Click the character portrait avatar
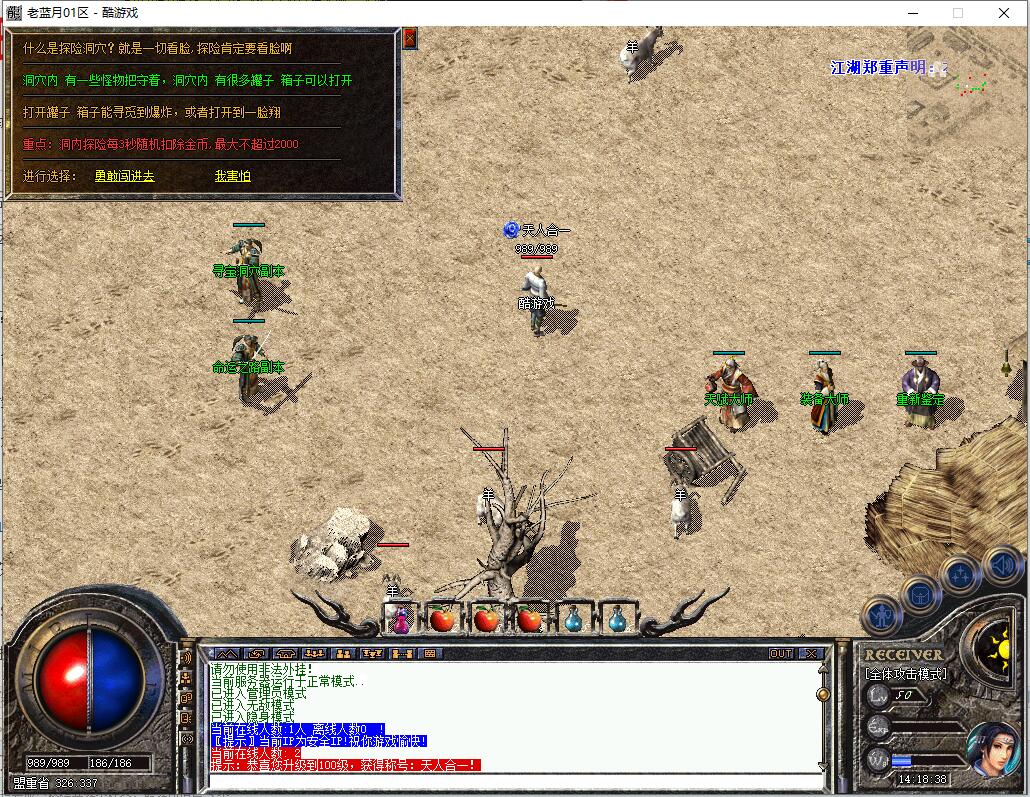 point(993,748)
